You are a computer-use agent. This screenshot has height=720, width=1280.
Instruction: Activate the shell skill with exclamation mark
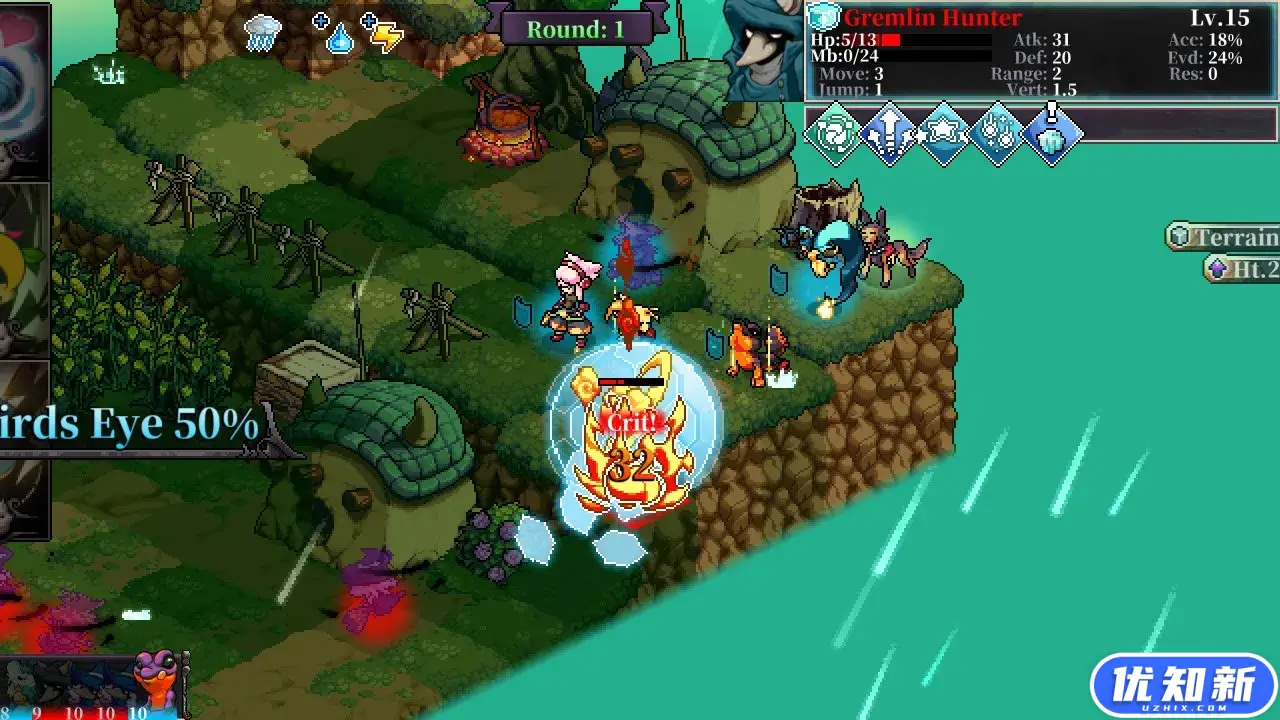(x=1051, y=135)
